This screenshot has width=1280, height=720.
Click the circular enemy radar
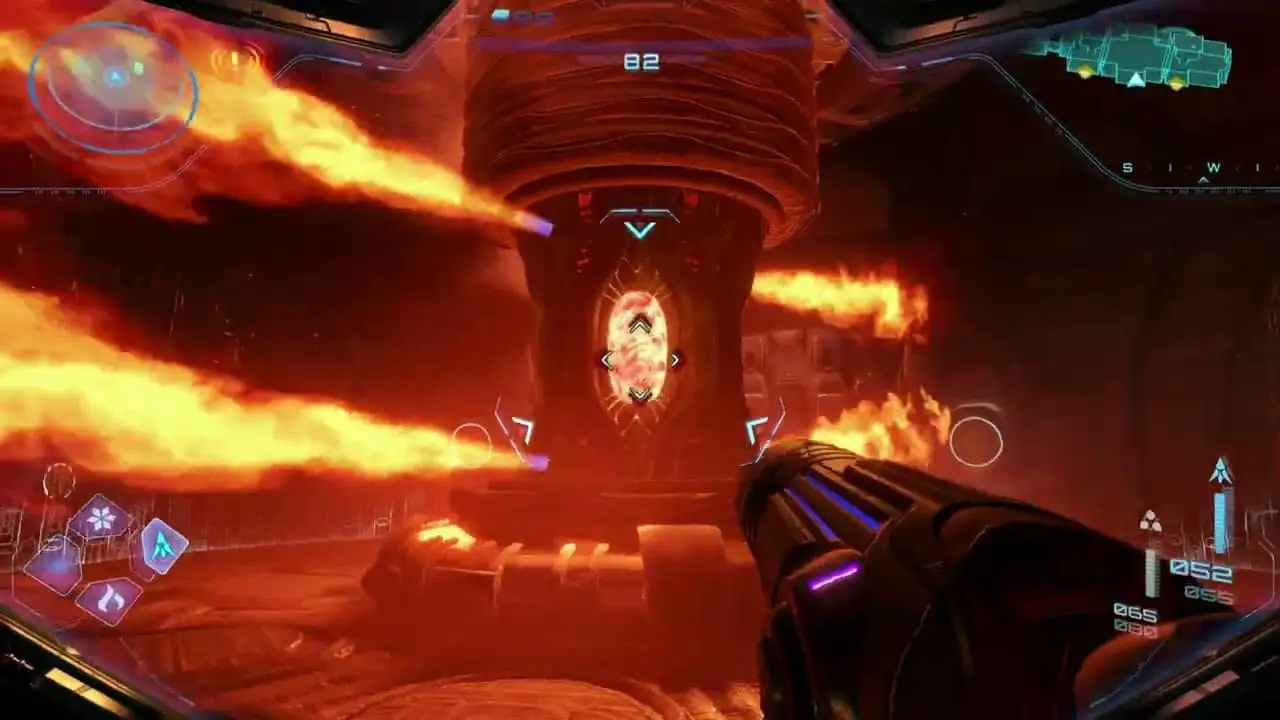pyautogui.click(x=113, y=88)
